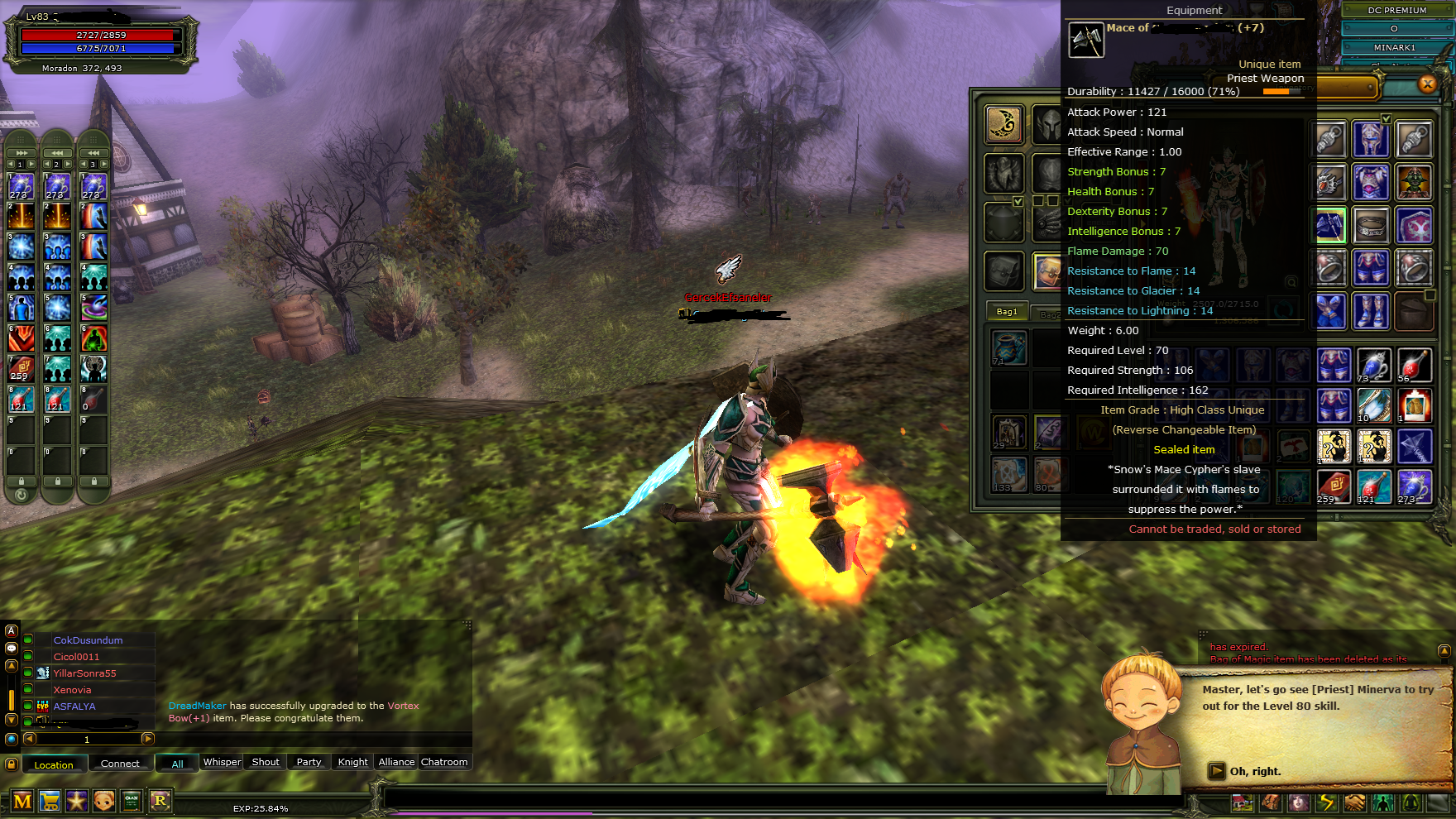
Task: Switch to the Connect list tab
Action: pyautogui.click(x=120, y=764)
